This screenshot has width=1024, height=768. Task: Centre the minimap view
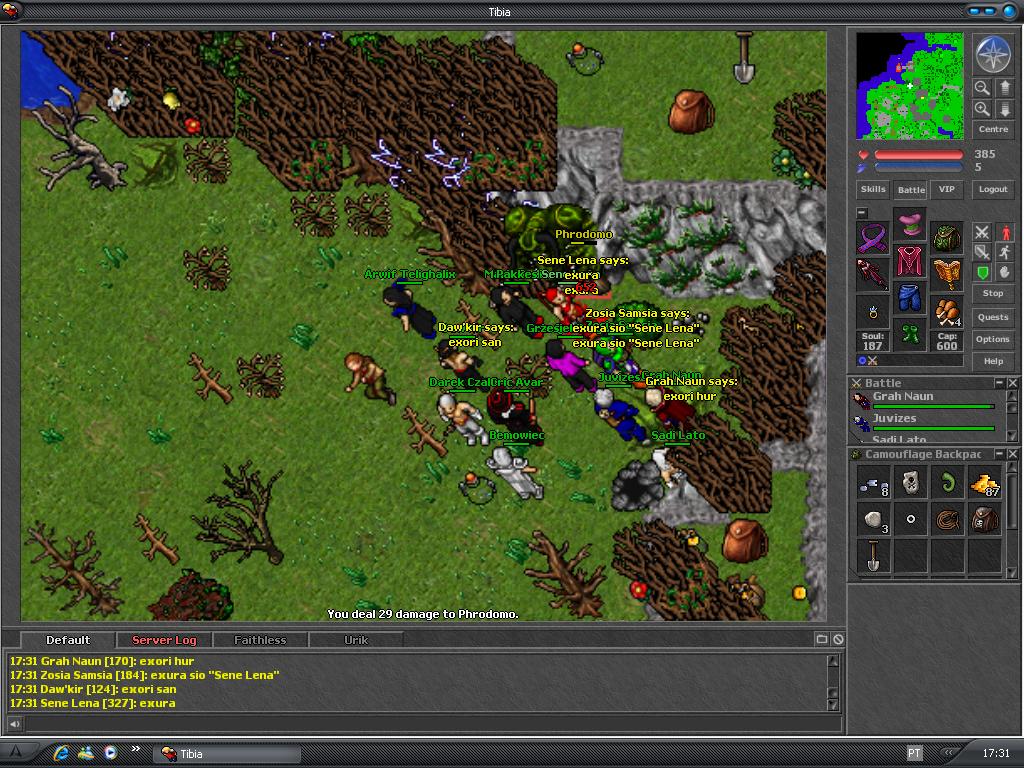(993, 130)
